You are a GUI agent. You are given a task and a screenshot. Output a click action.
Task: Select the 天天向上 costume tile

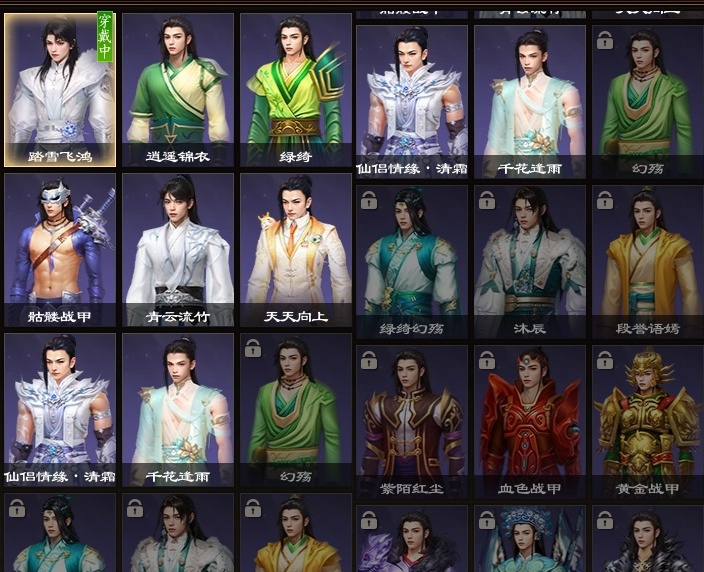296,250
